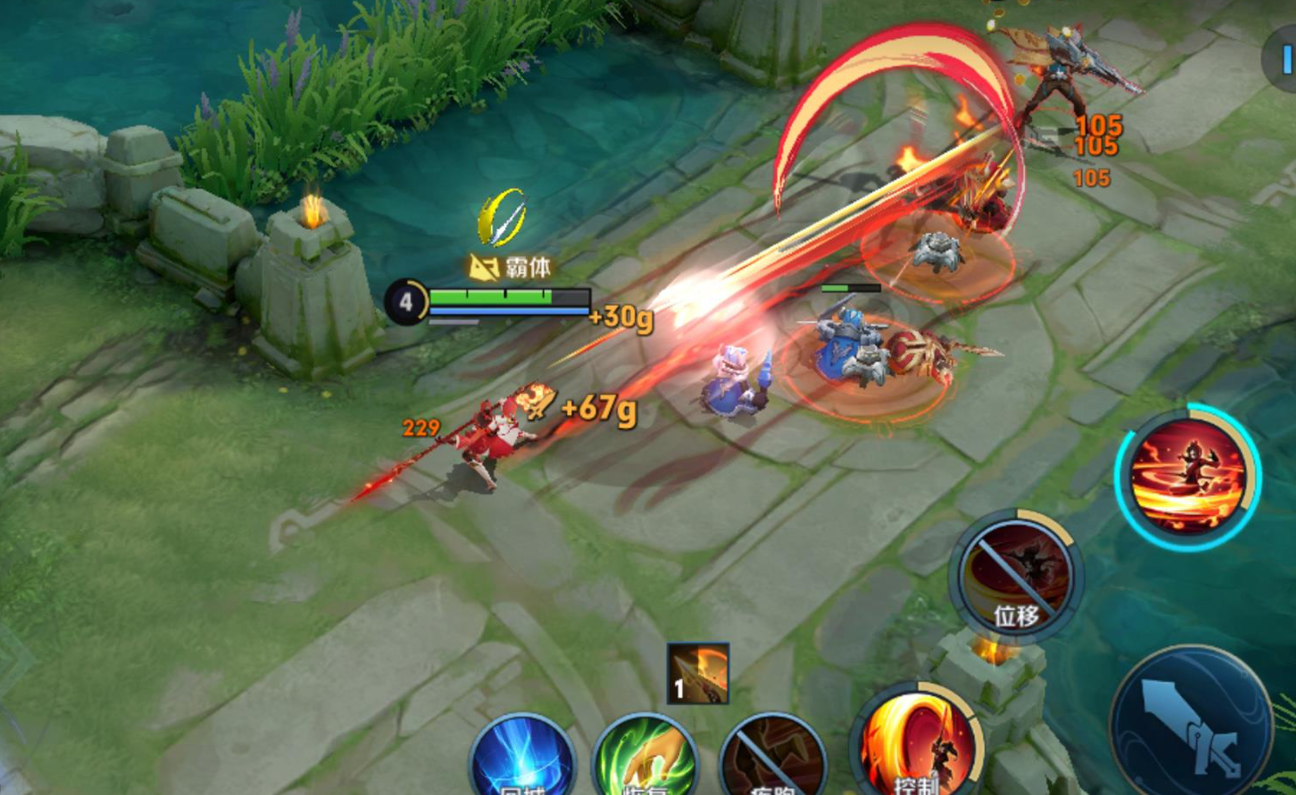
Task: Select the flaming blade item icon
Action: (698, 673)
